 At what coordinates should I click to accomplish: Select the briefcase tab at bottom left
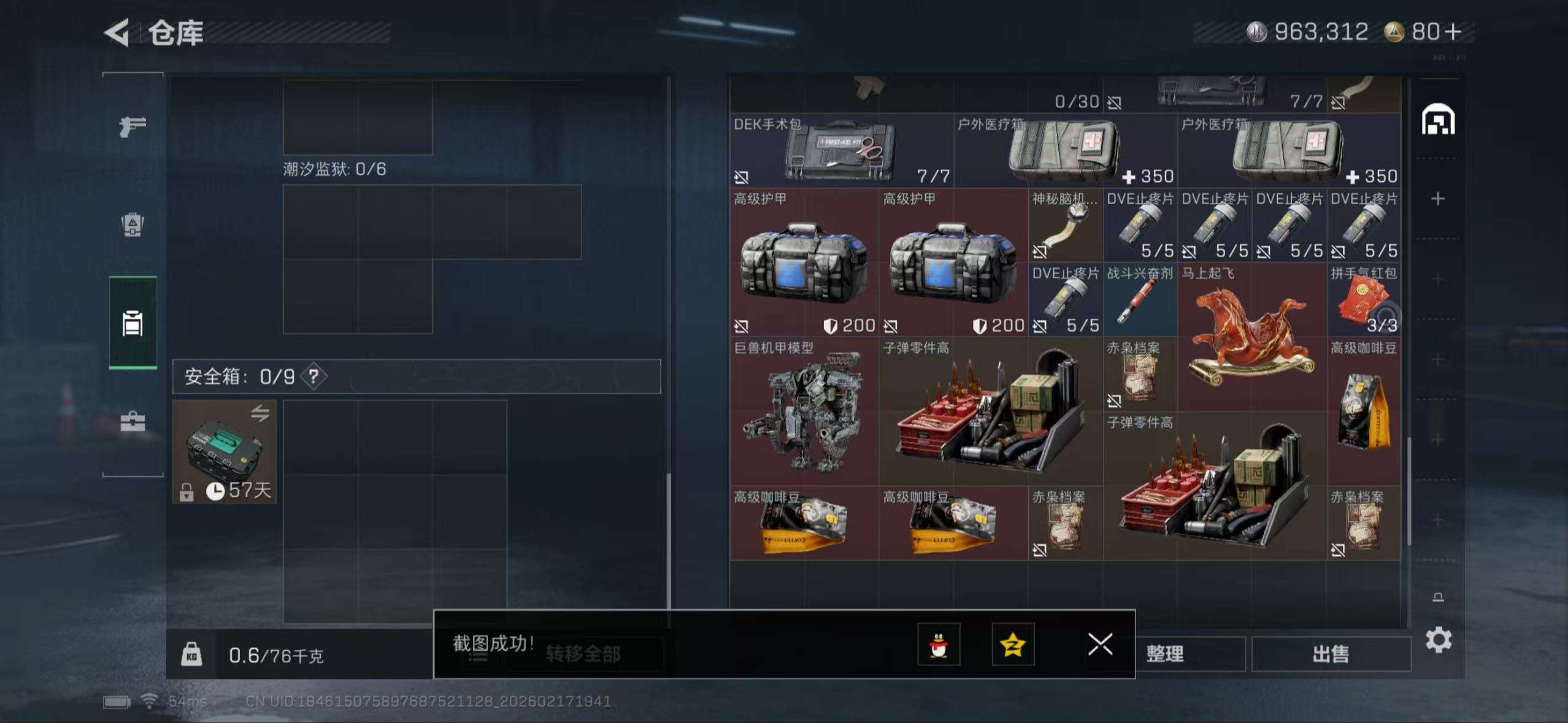point(132,420)
